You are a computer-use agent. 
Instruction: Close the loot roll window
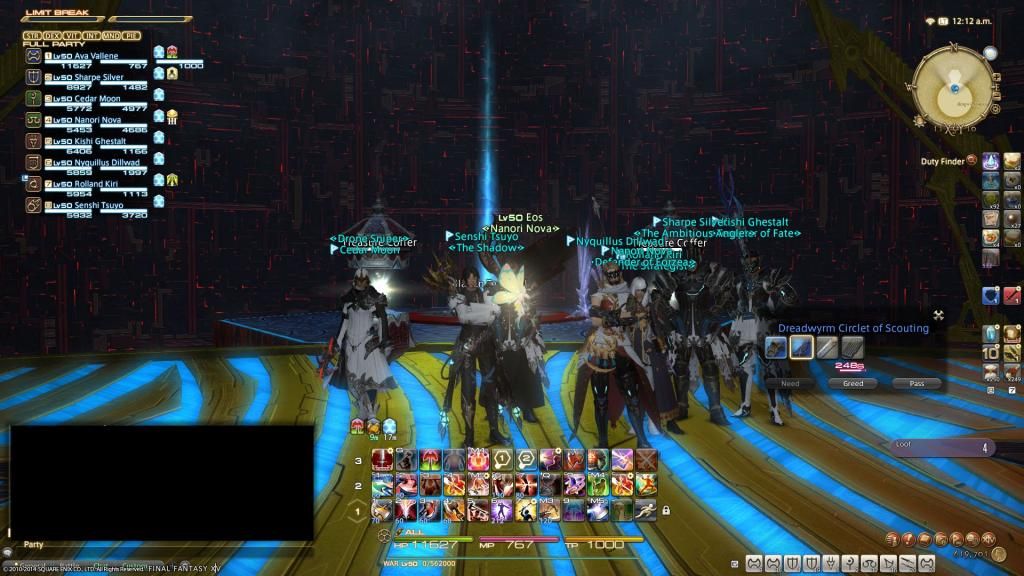(x=938, y=315)
